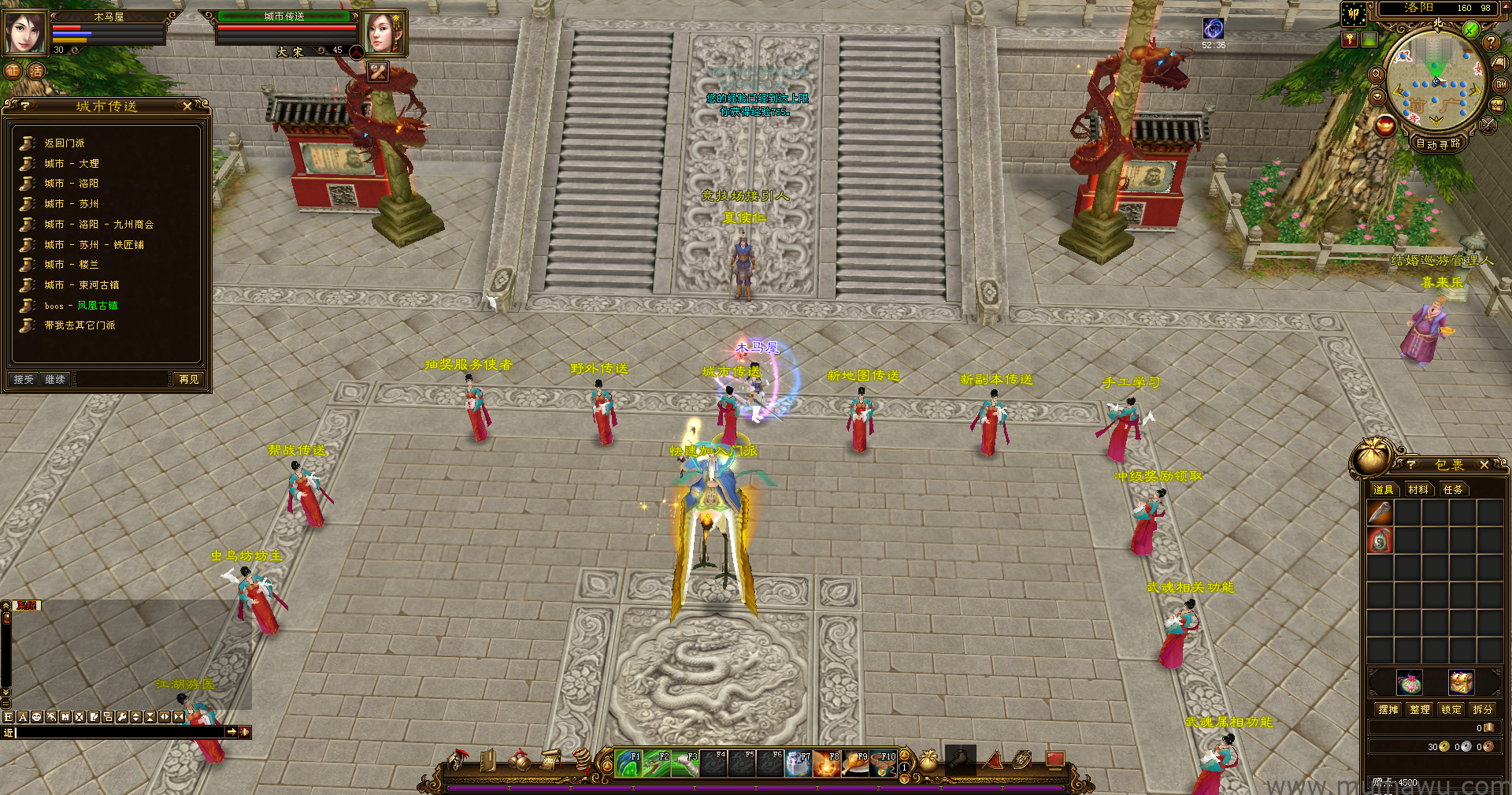Open the 任务 tab in the bag
The image size is (1512, 795).
point(1453,490)
